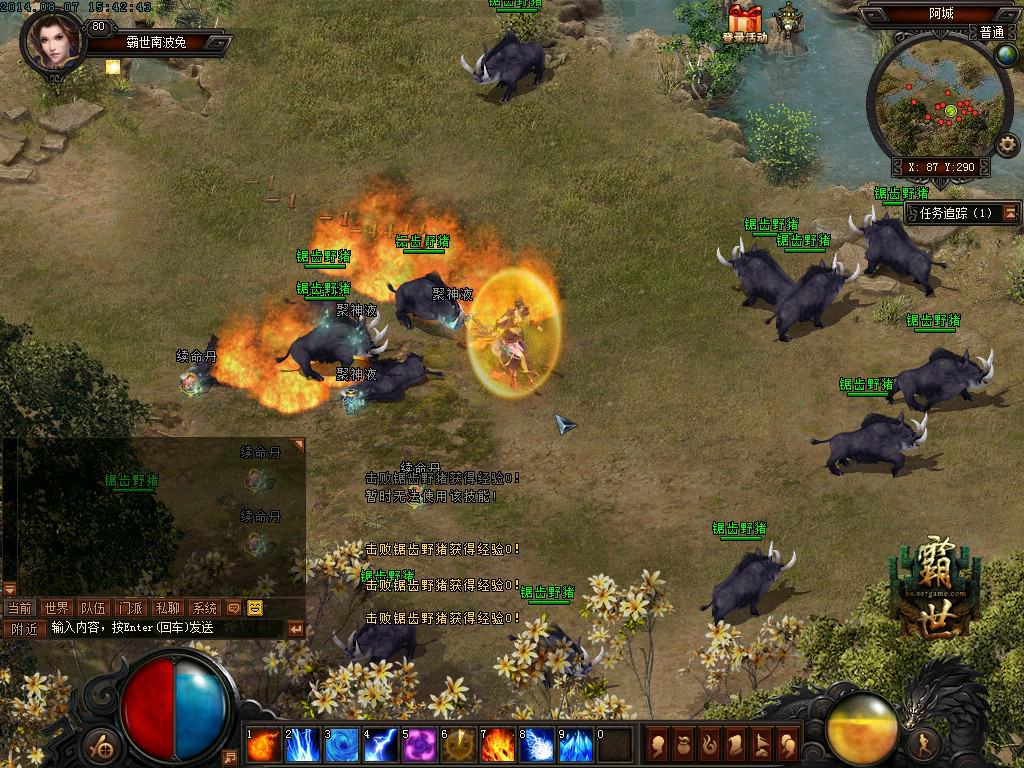The image size is (1024, 768).
Task: Activate the purple orb skill in slot 5
Action: [x=420, y=745]
